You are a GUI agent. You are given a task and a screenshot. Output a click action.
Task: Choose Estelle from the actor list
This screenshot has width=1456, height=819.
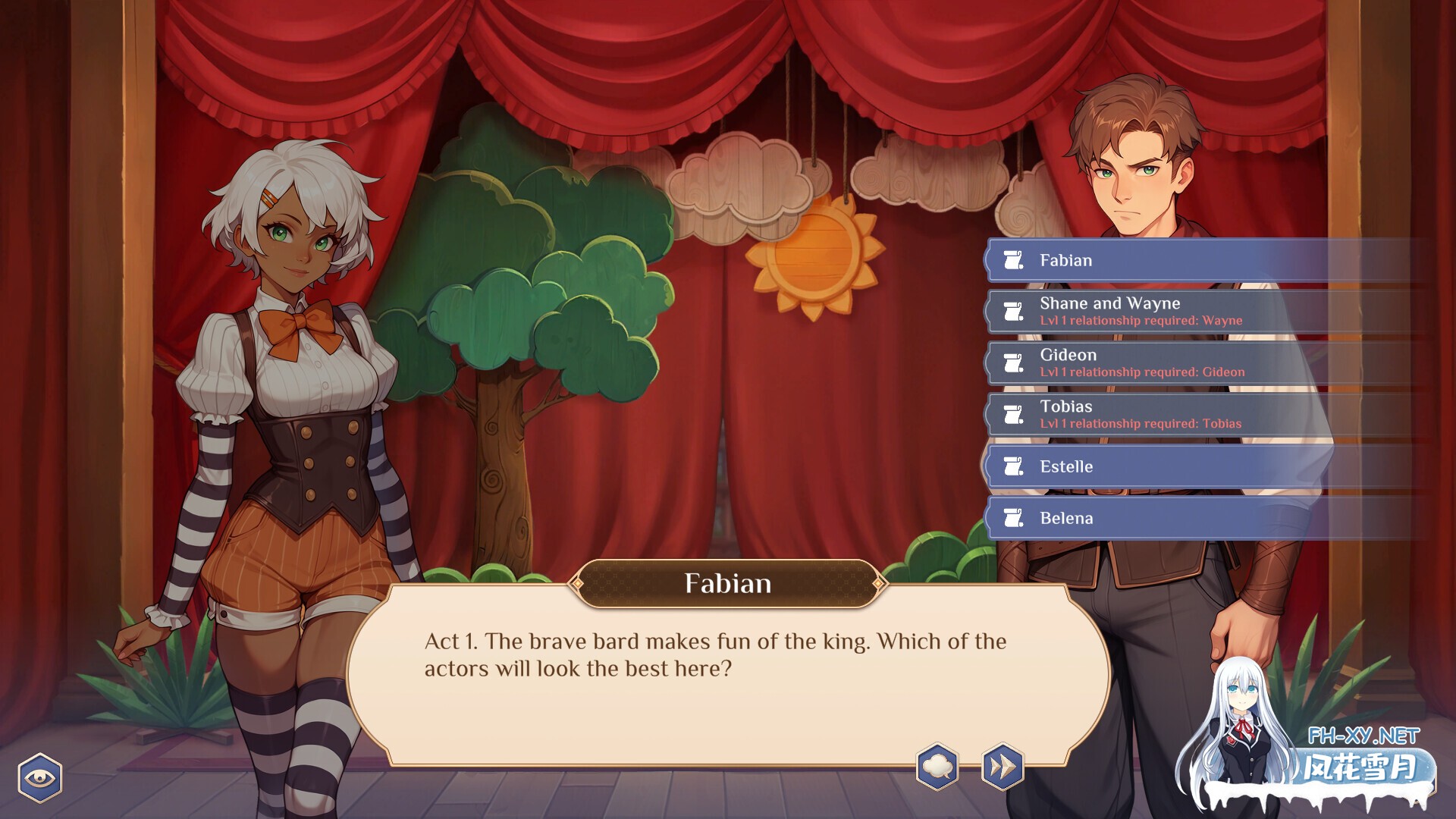click(1137, 466)
